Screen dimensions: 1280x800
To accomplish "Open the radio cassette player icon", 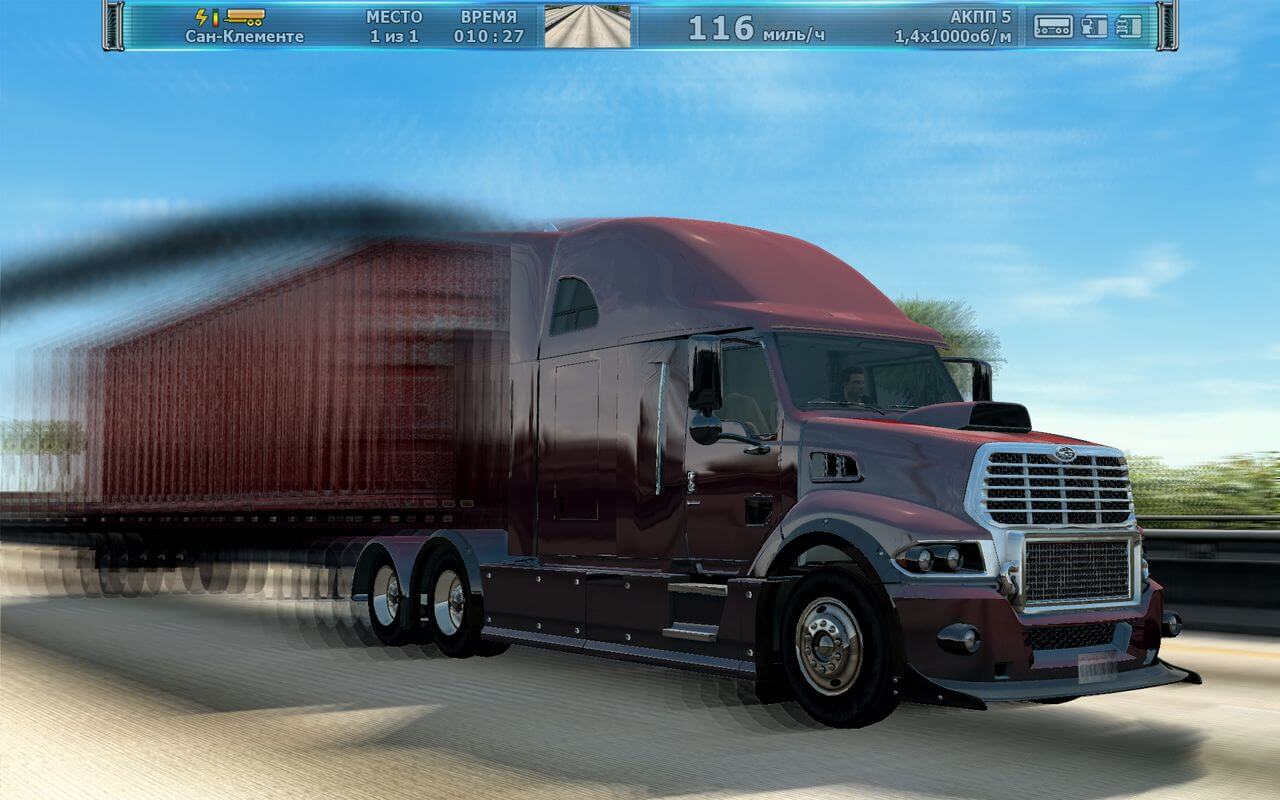I will point(1053,26).
